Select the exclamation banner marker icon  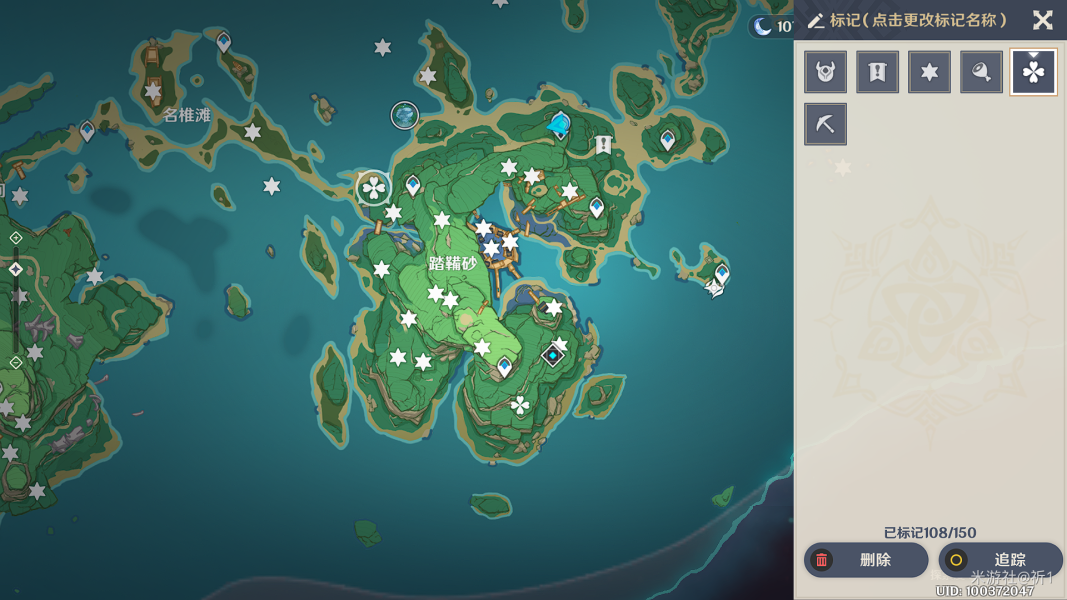878,72
